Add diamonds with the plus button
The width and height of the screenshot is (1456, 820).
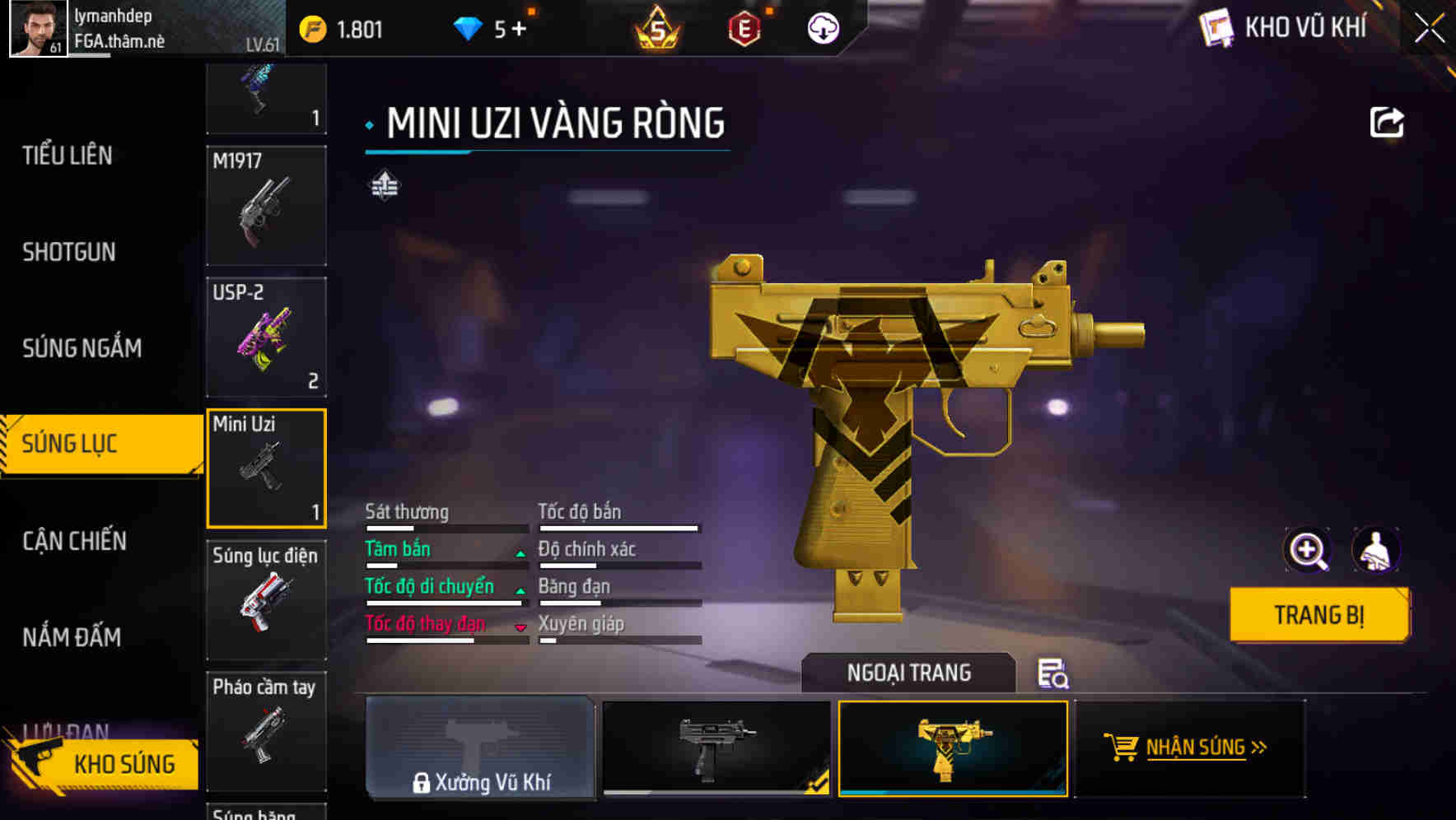point(519,30)
